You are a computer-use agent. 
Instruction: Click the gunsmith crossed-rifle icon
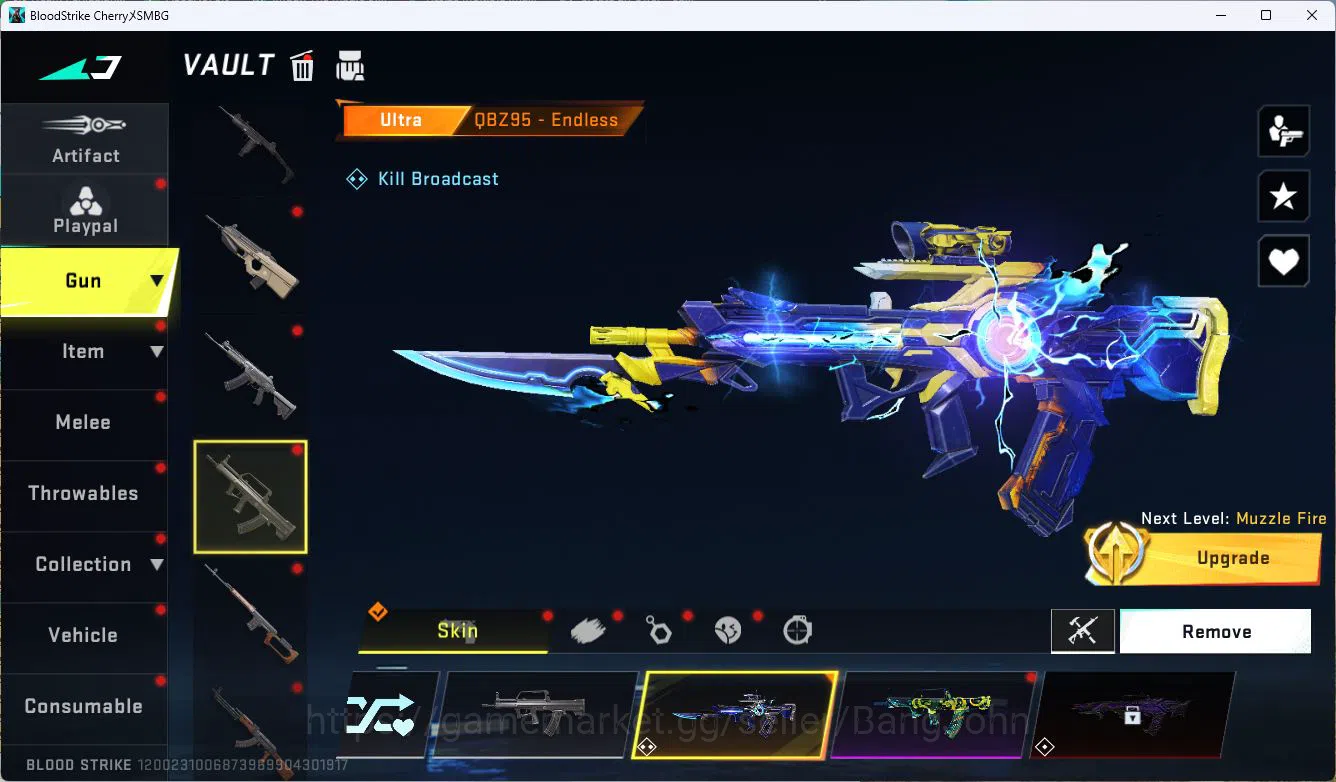pyautogui.click(x=1083, y=631)
